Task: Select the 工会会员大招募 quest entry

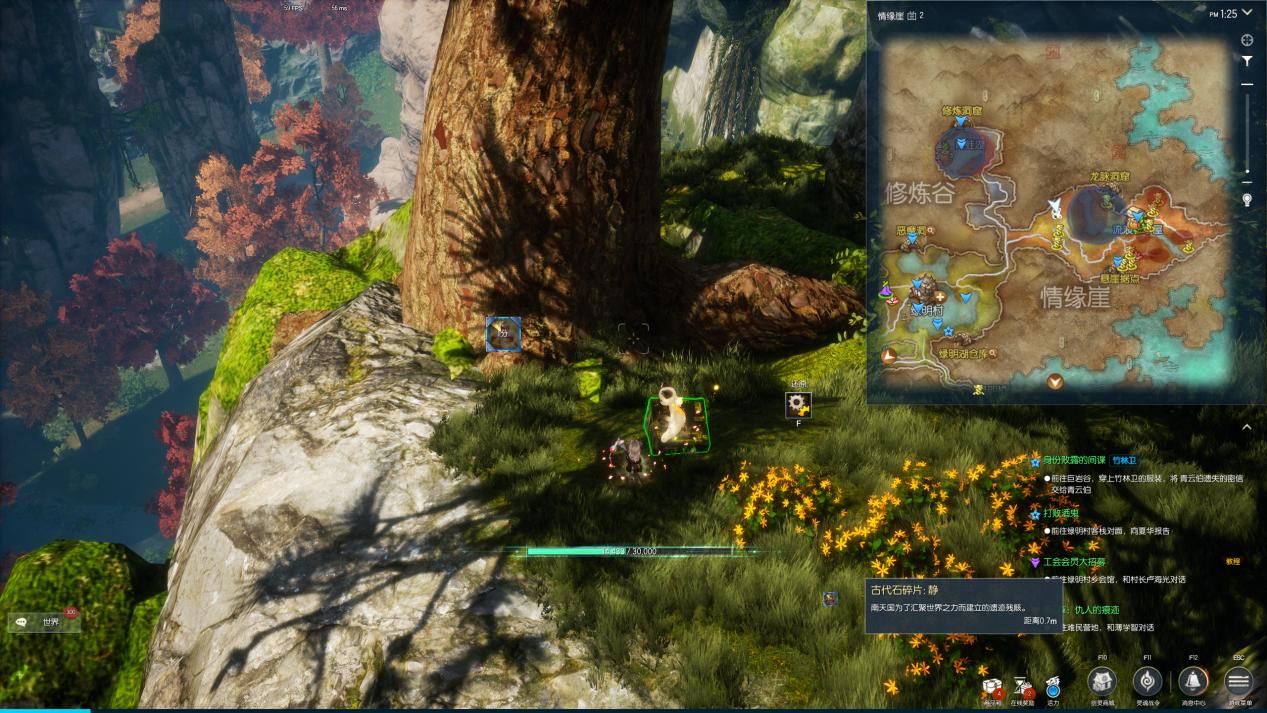Action: click(x=1074, y=563)
